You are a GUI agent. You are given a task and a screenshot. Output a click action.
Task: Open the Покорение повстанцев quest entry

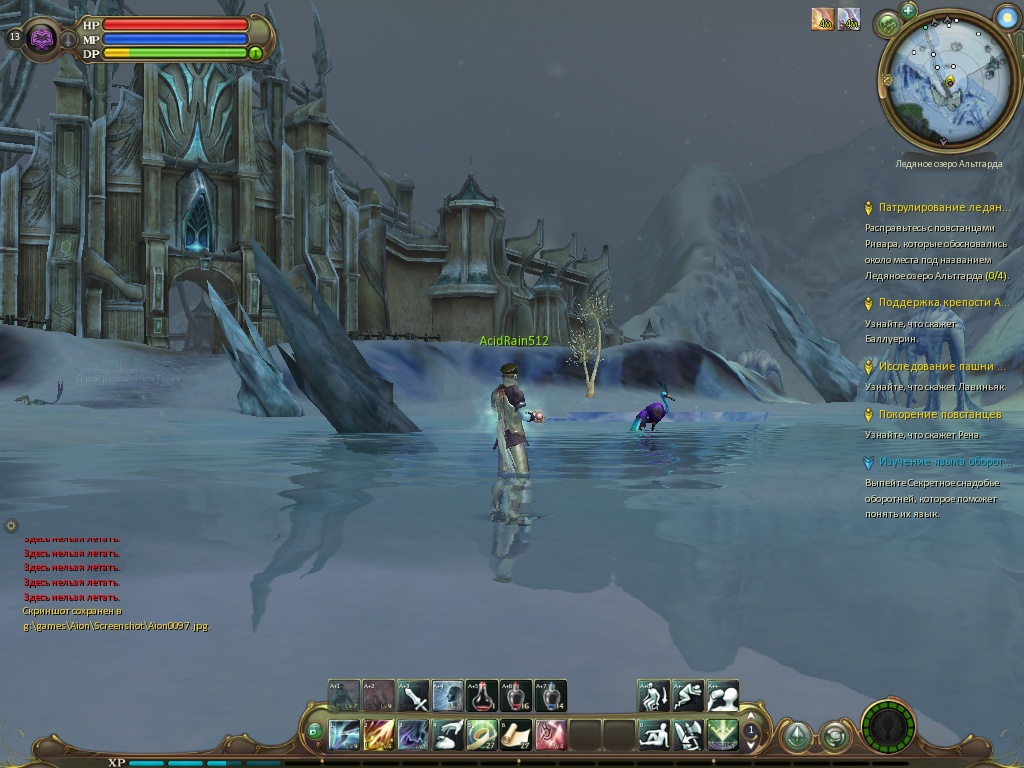point(939,414)
